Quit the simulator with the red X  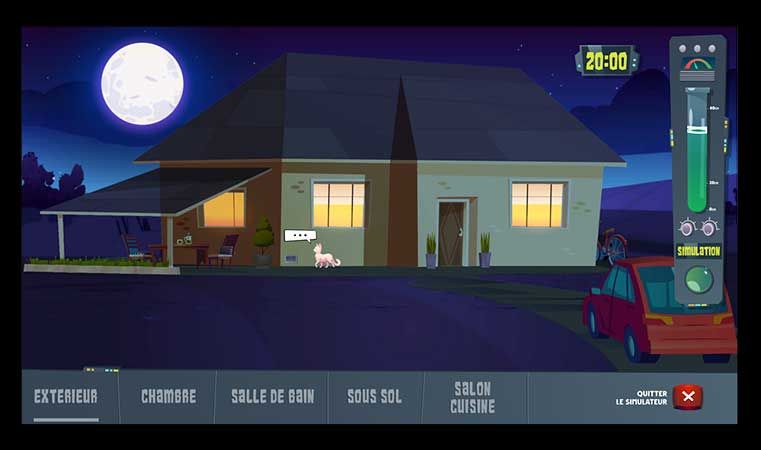pos(687,397)
